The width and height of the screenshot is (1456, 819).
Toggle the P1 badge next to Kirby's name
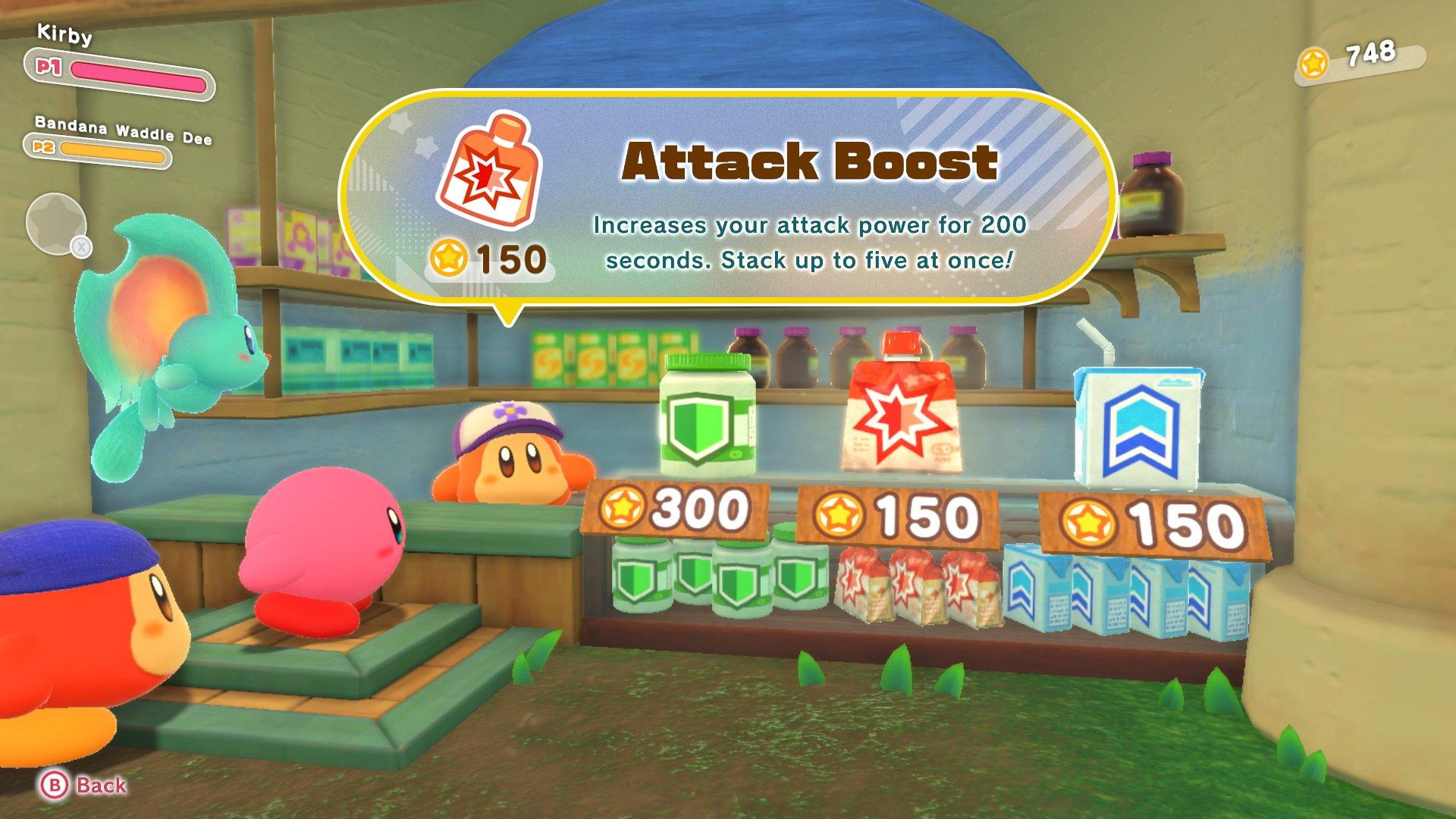[50, 67]
